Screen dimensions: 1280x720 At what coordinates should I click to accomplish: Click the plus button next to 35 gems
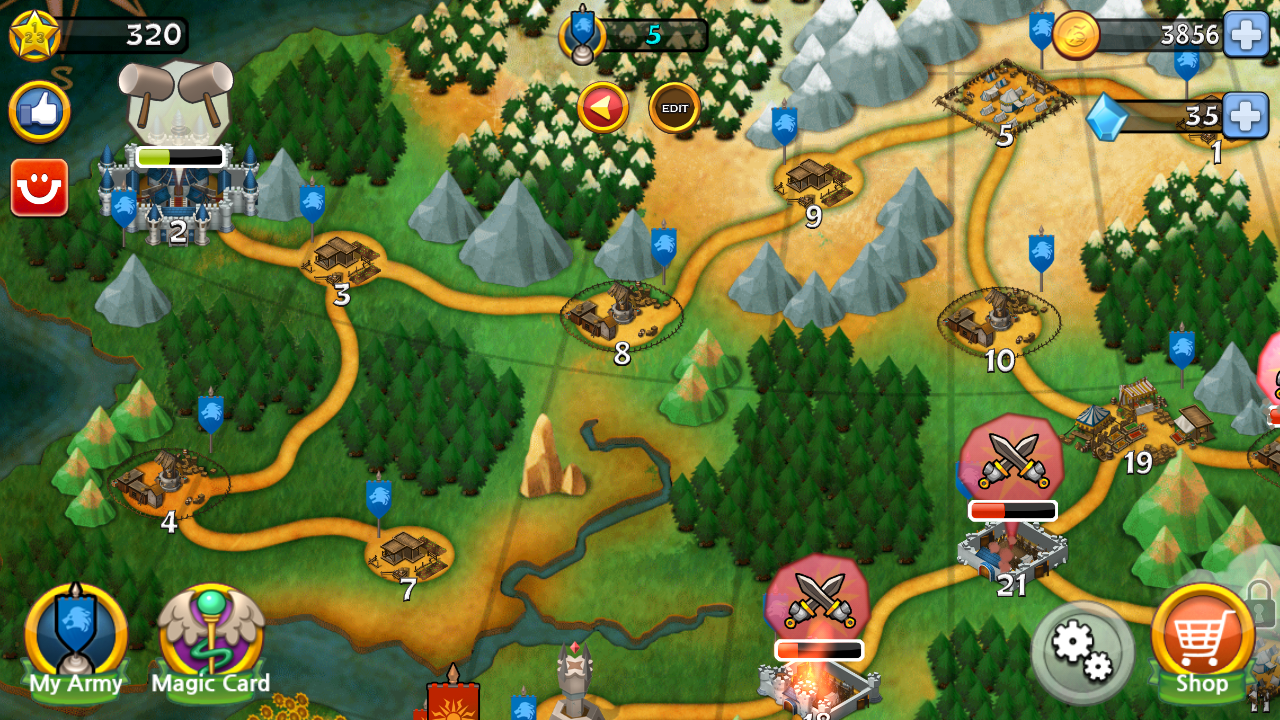[x=1243, y=117]
